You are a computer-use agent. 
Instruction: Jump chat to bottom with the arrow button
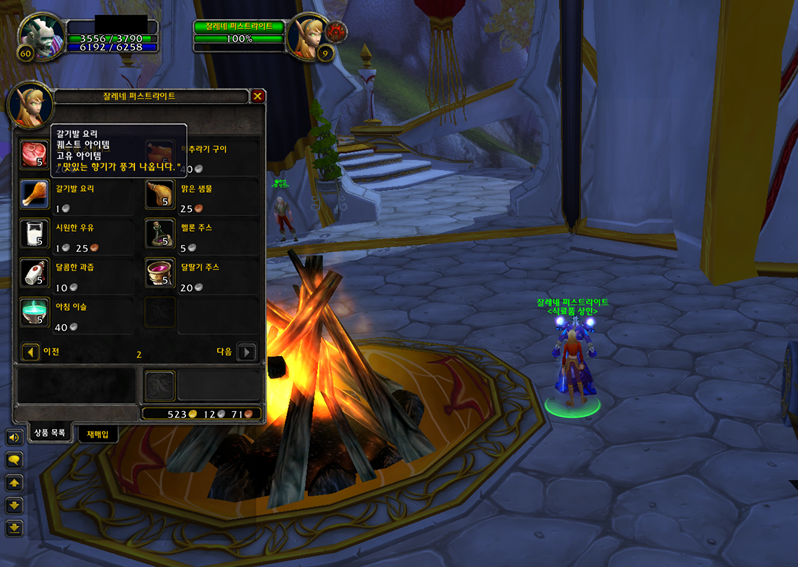pos(14,527)
